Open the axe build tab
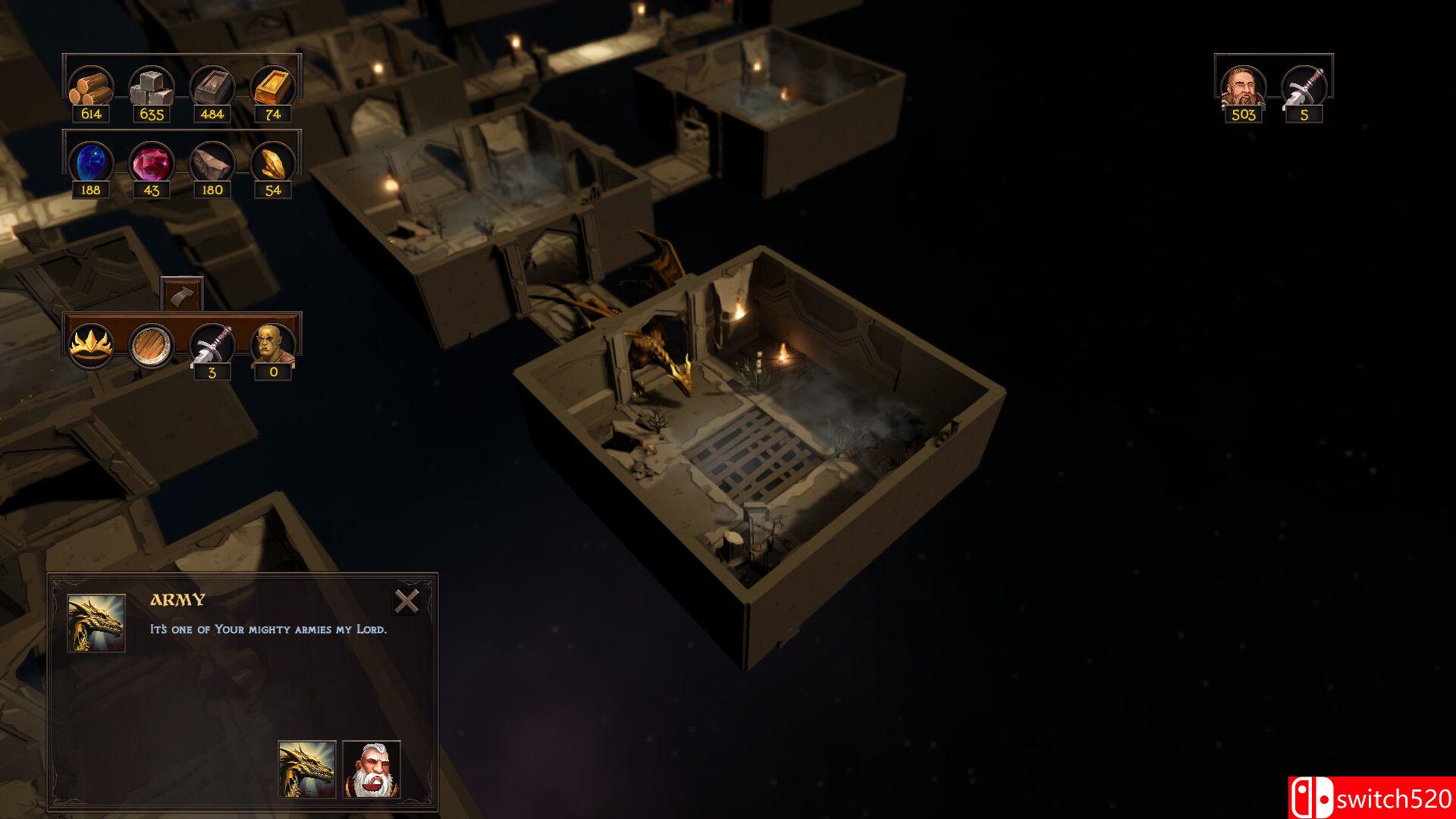This screenshot has width=1456, height=819. [x=182, y=293]
